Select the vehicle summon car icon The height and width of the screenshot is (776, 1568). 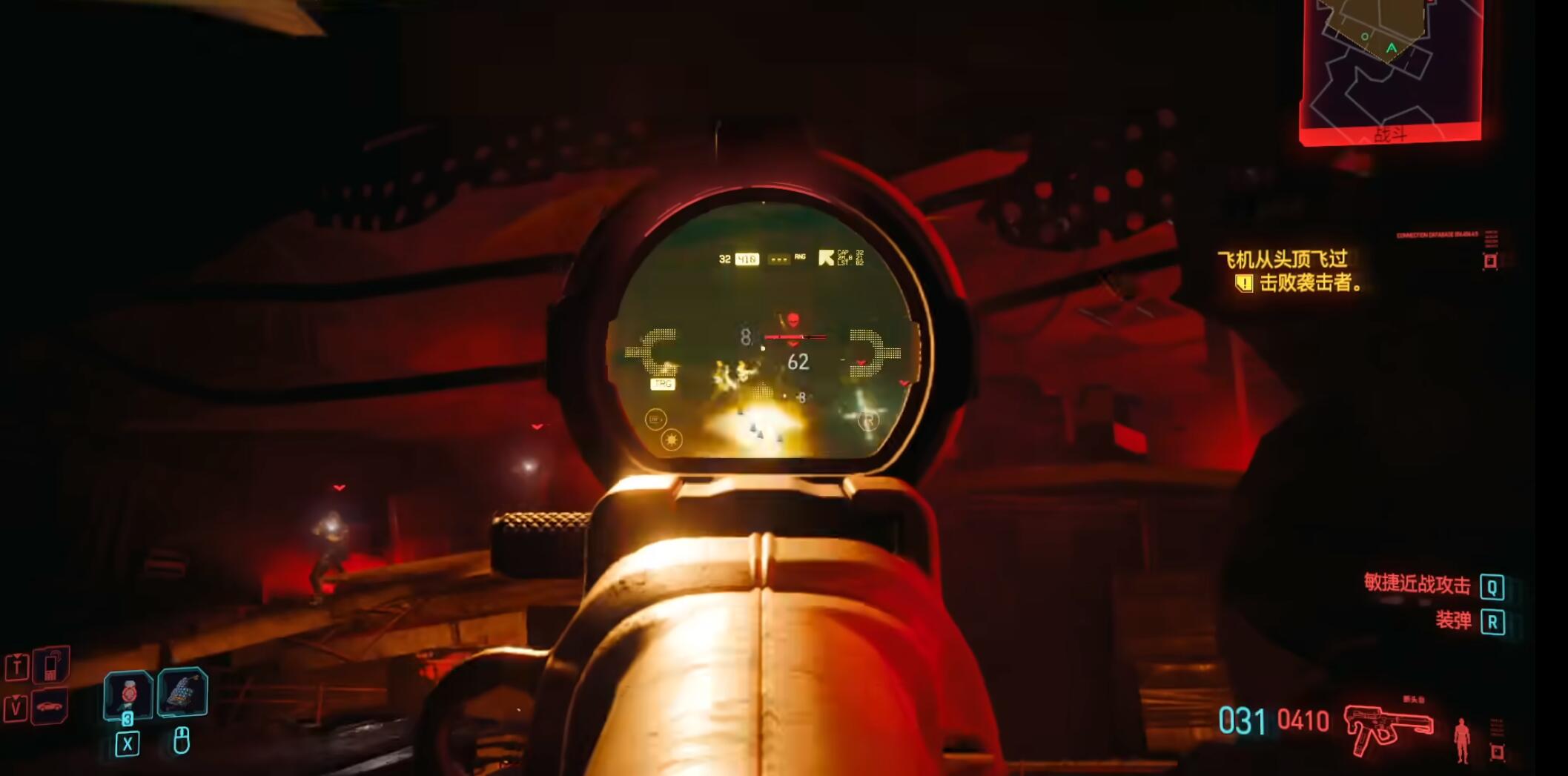[50, 708]
